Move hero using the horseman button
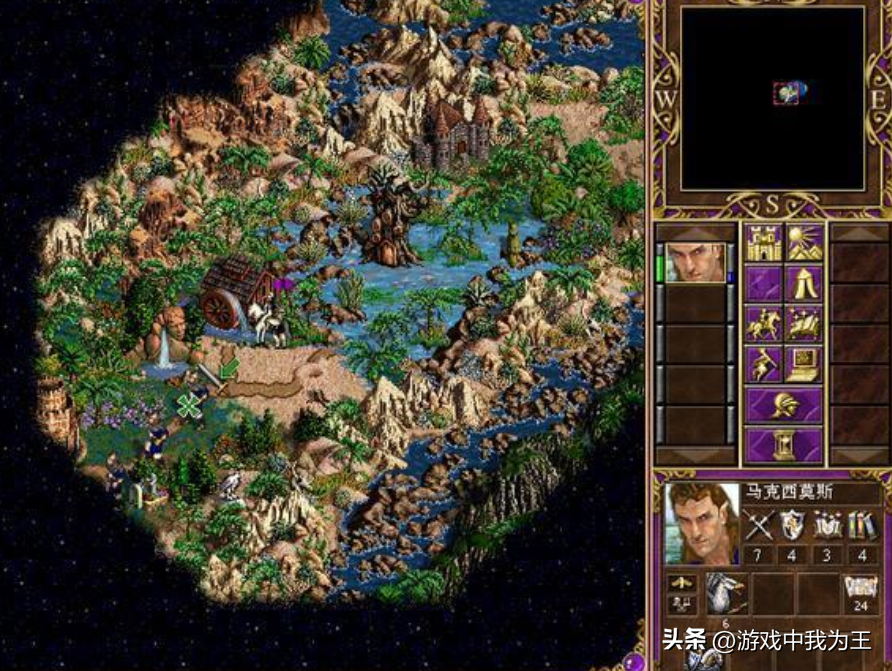The width and height of the screenshot is (892, 671). point(763,324)
